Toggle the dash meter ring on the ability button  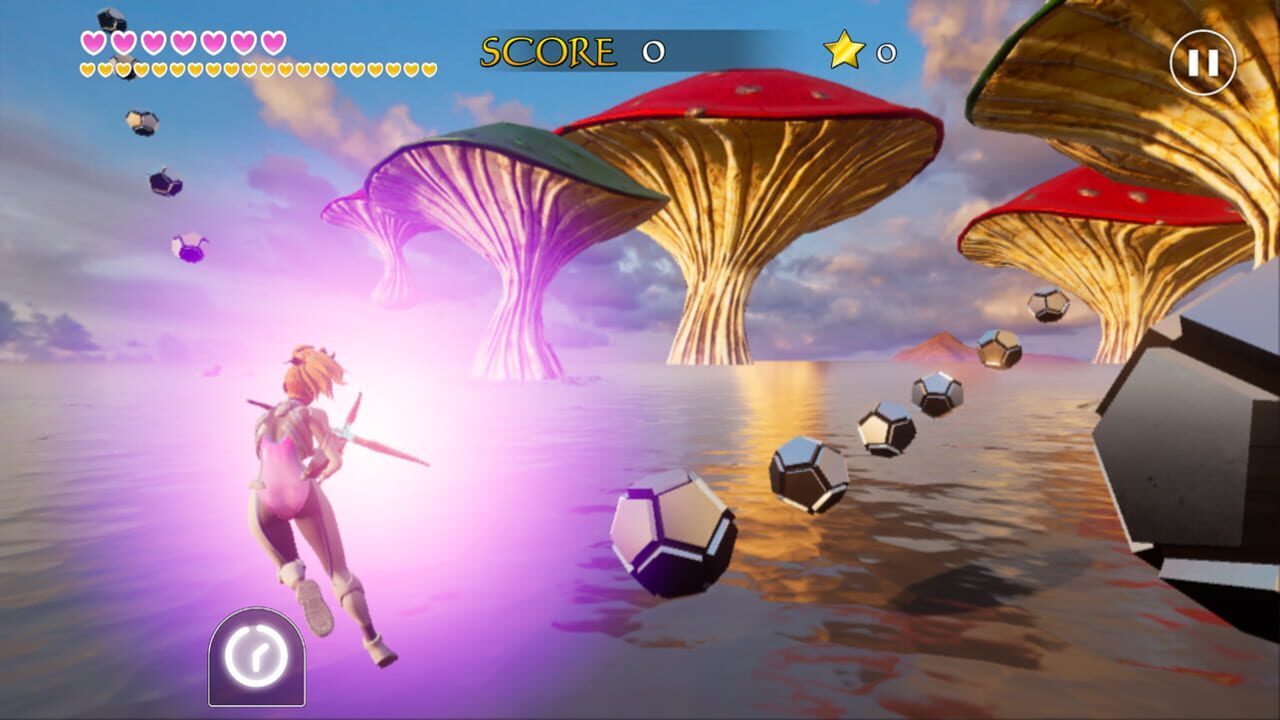258,655
